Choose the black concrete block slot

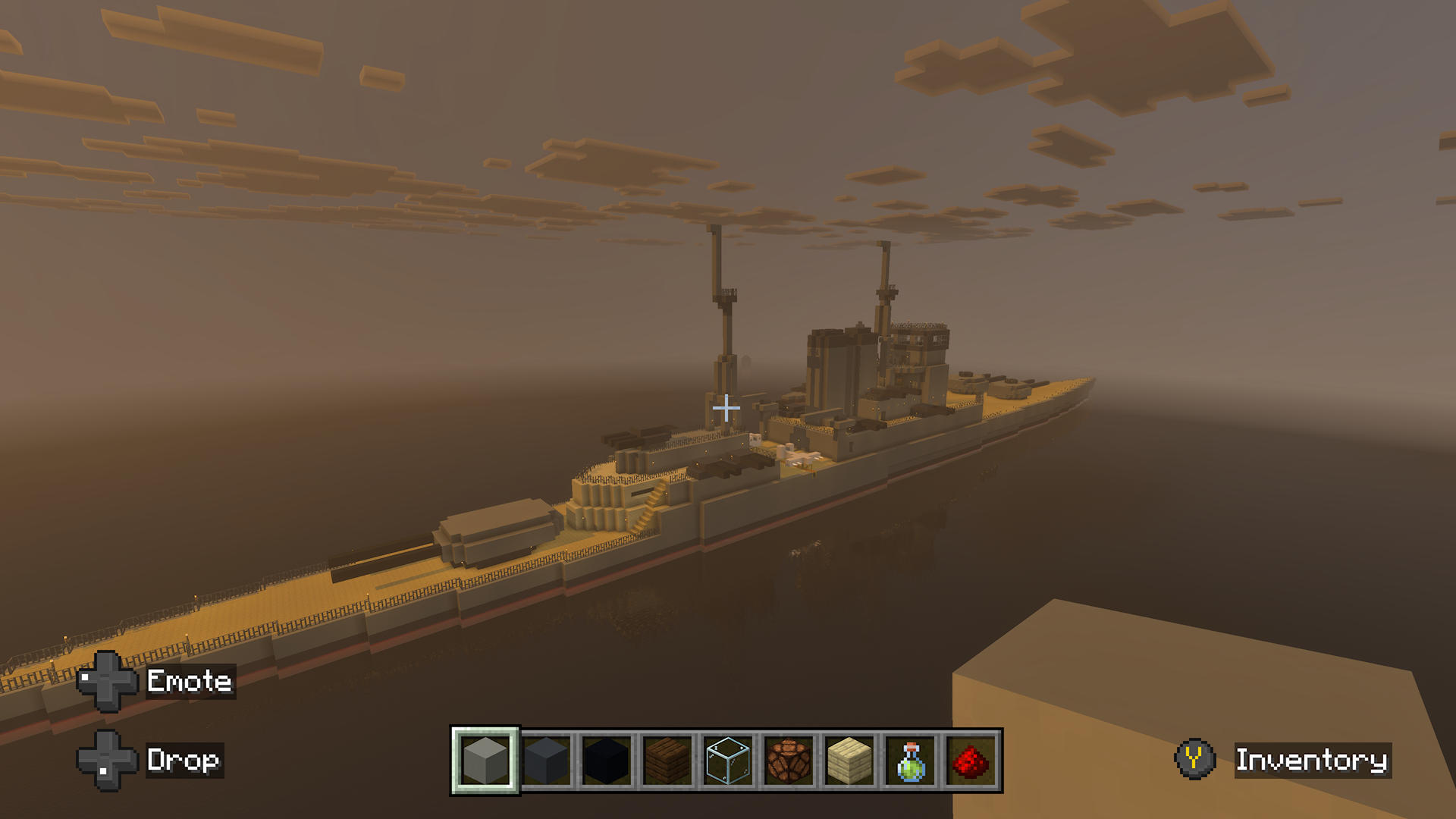click(607, 760)
